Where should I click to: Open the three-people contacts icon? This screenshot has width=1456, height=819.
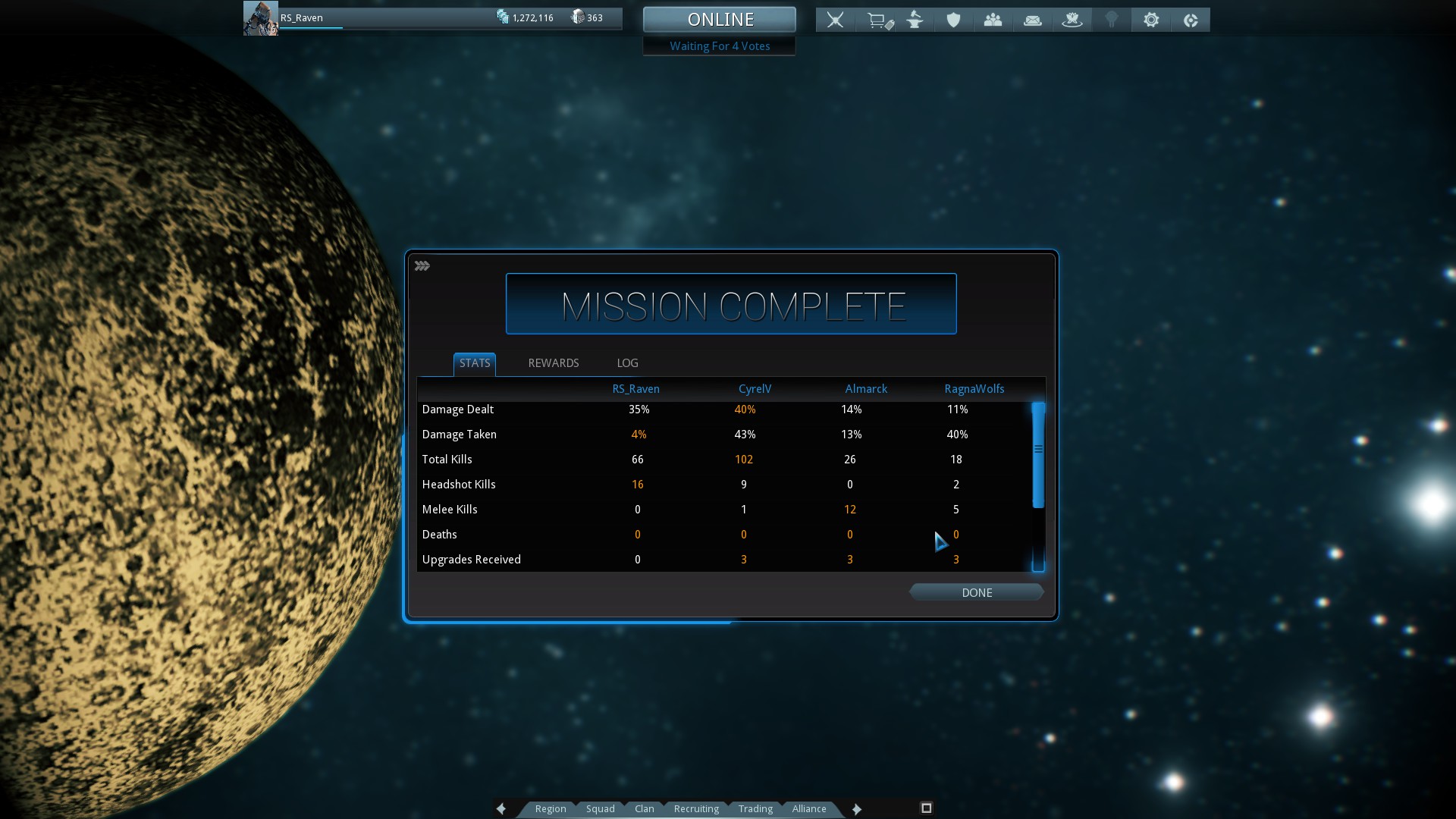coord(993,20)
